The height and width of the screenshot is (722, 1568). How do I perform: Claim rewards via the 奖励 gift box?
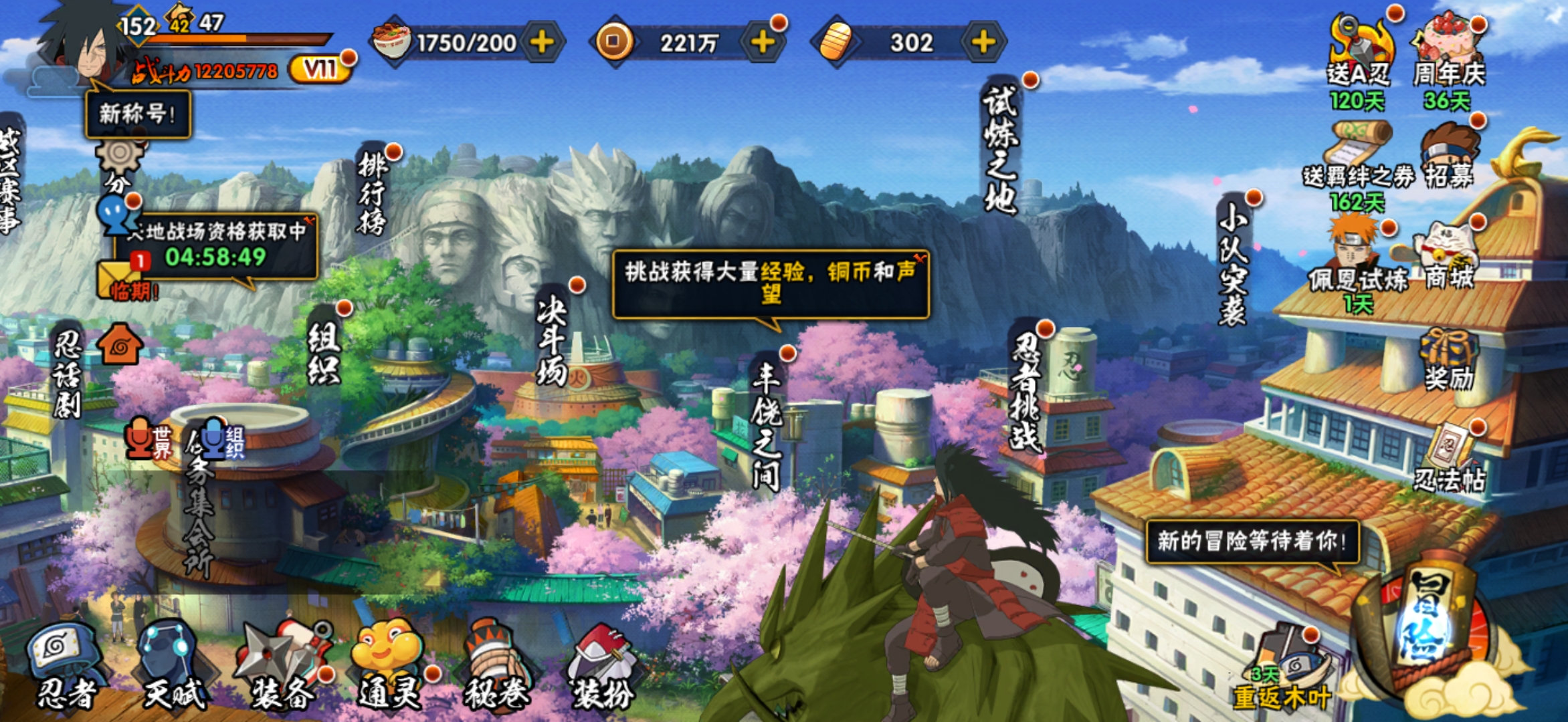tap(1448, 361)
